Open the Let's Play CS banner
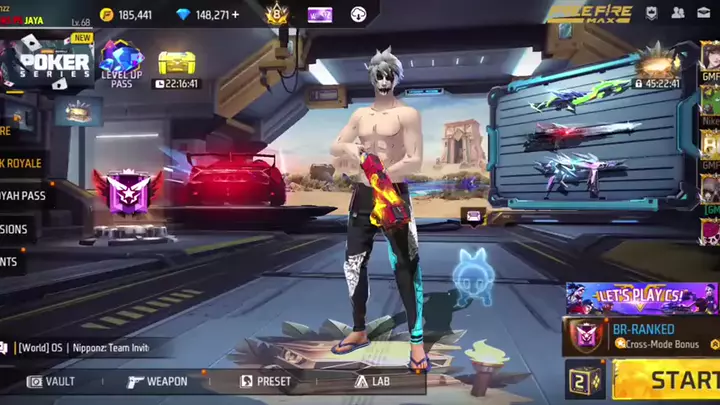Image resolution: width=720 pixels, height=405 pixels. point(641,298)
